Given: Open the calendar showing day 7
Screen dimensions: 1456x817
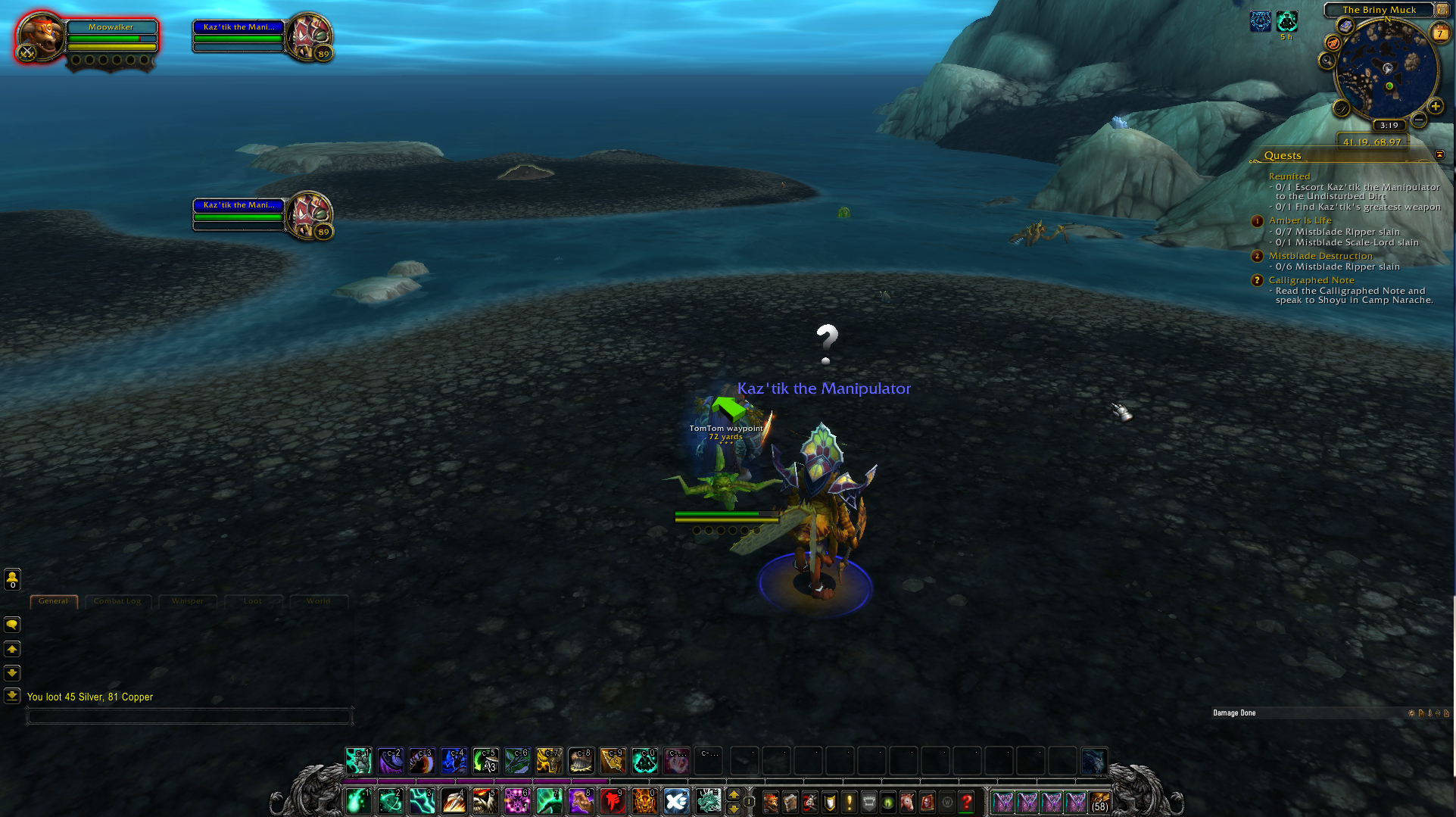Looking at the screenshot, I should tap(1439, 33).
